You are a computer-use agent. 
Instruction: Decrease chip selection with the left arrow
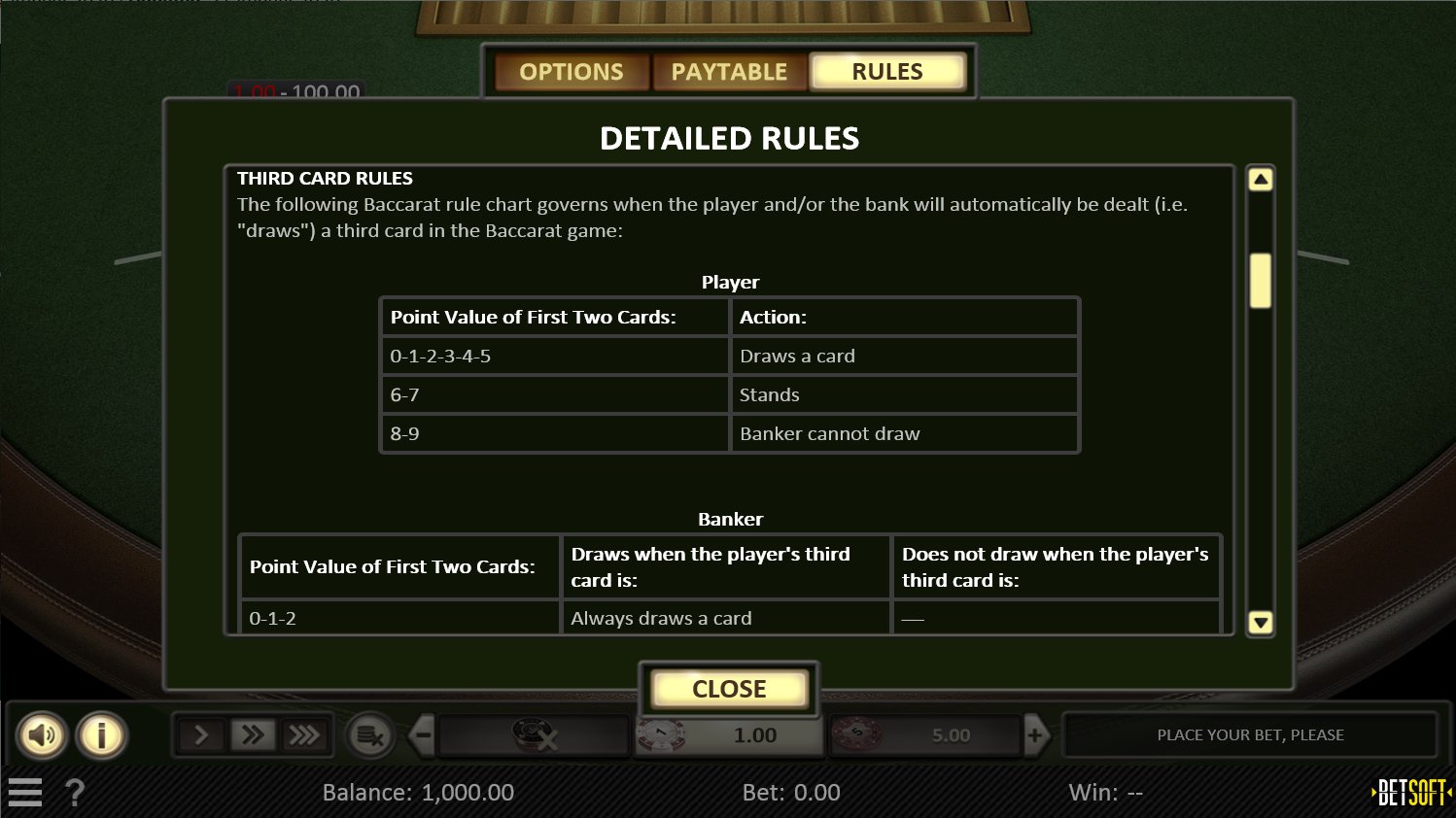[420, 735]
